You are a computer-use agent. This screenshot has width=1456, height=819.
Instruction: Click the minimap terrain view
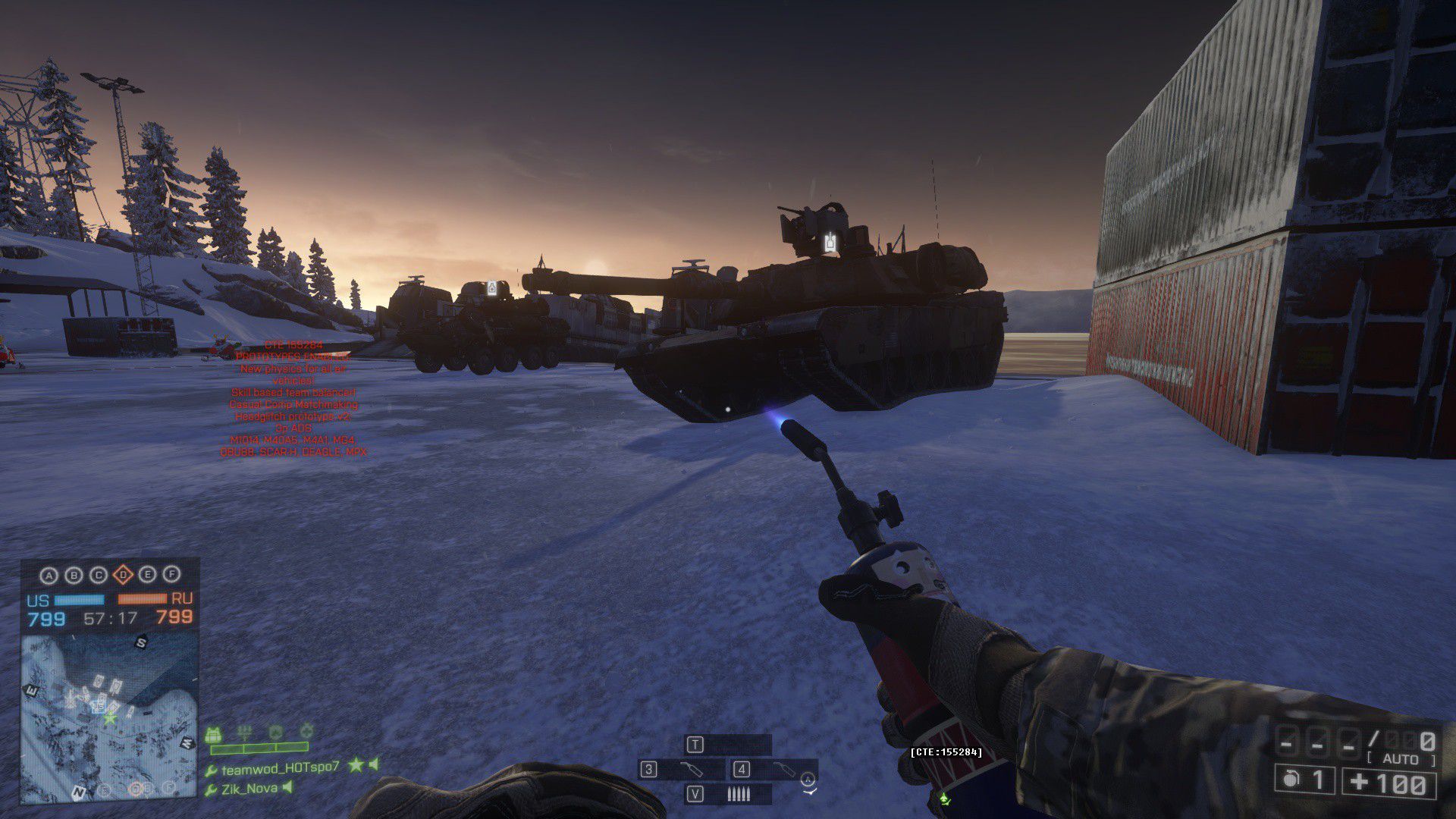point(109,717)
